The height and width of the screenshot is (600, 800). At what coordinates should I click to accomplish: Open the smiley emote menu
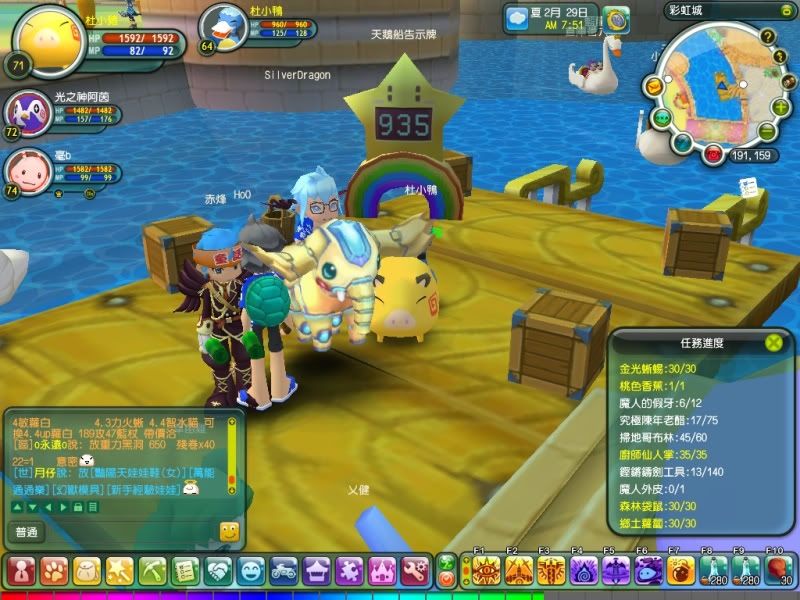[x=251, y=571]
